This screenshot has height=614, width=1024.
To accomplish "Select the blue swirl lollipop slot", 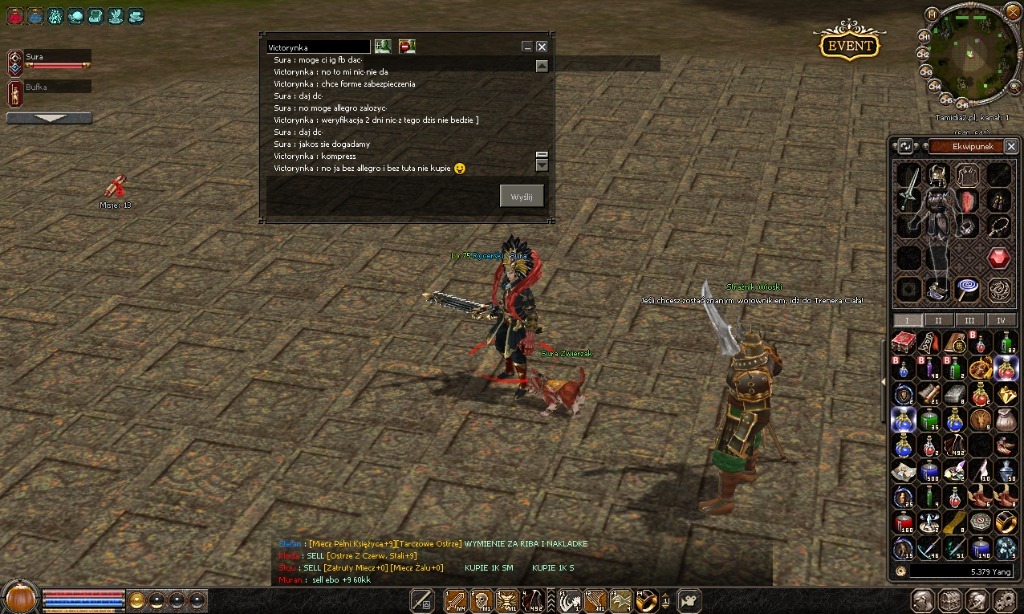I will click(x=967, y=289).
